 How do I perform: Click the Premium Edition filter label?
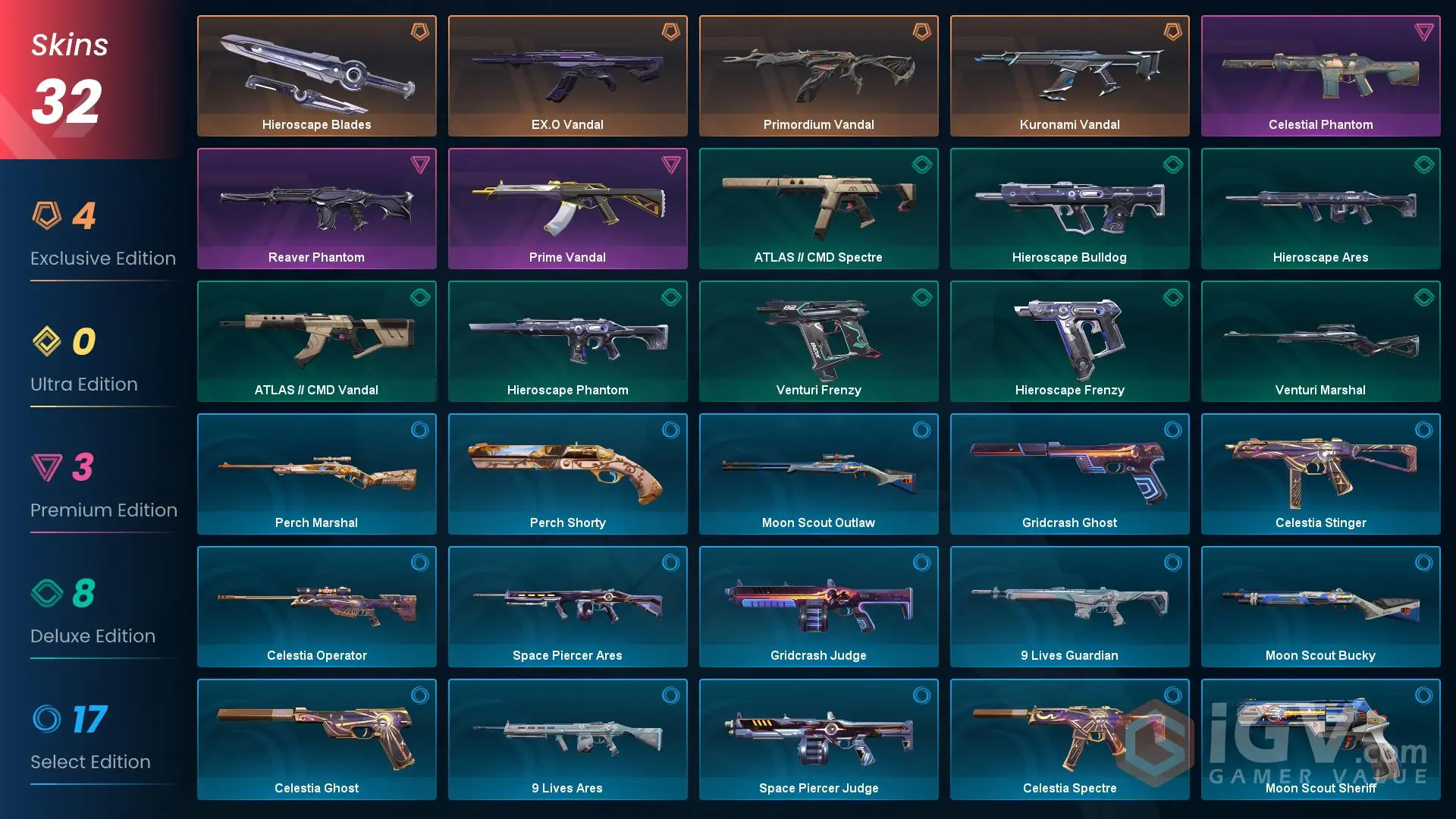point(104,510)
